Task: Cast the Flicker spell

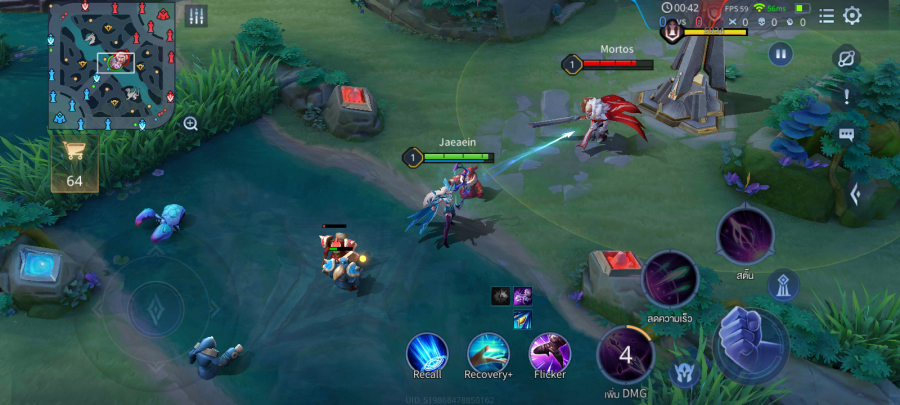Action: (x=549, y=354)
